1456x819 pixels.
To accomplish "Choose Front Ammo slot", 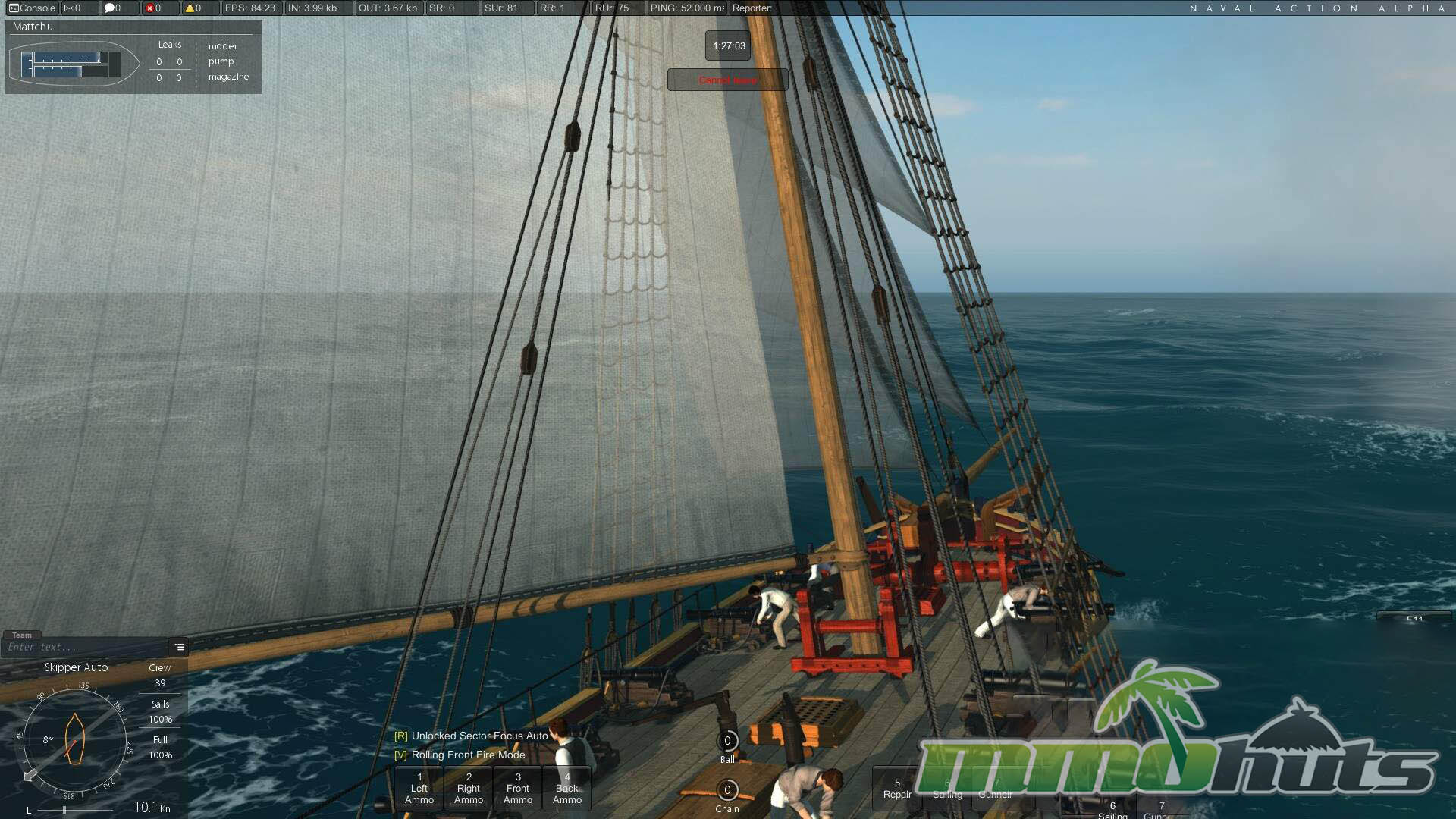I will 518,789.
